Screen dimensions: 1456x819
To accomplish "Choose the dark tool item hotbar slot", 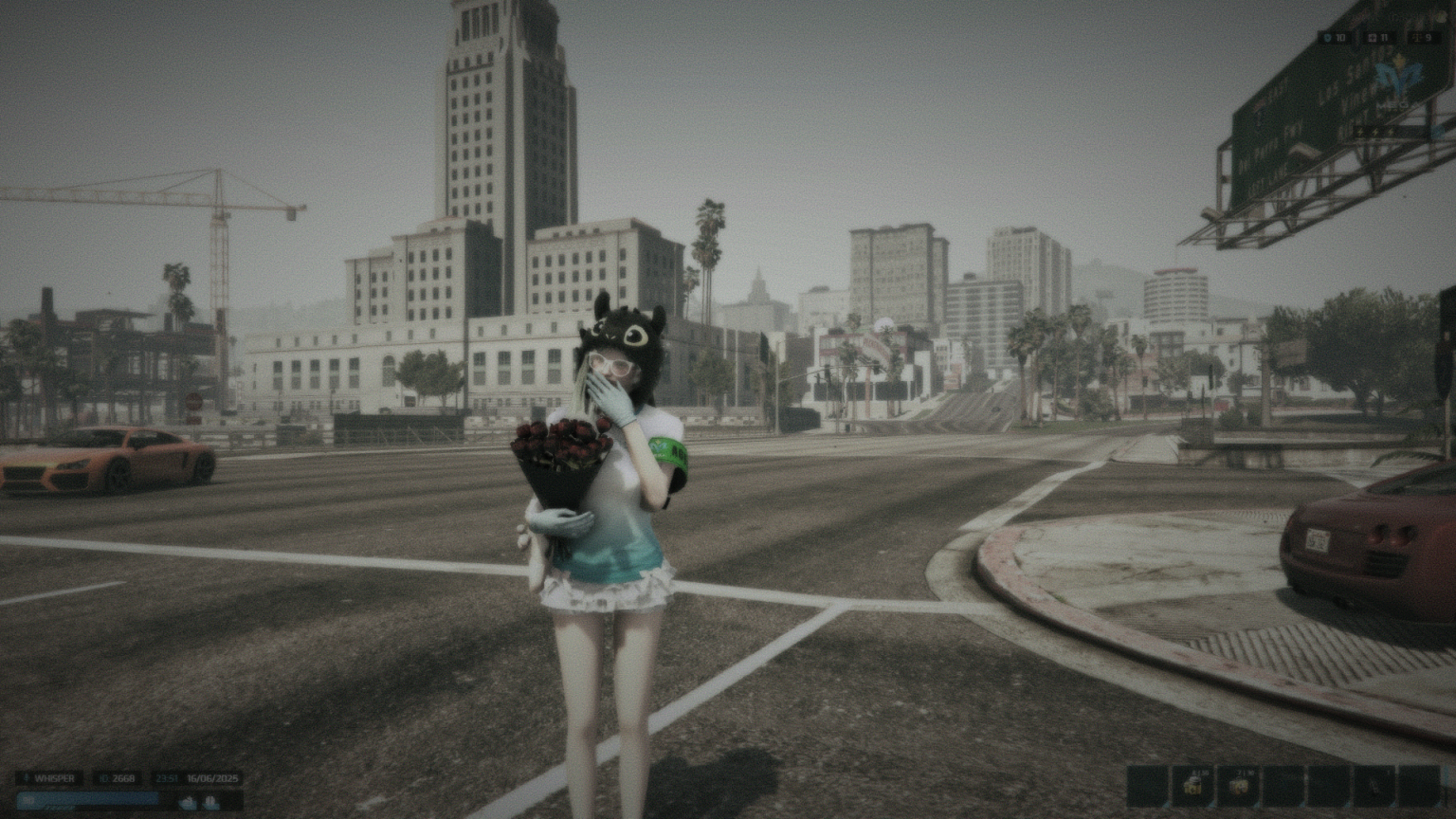I will point(1374,786).
